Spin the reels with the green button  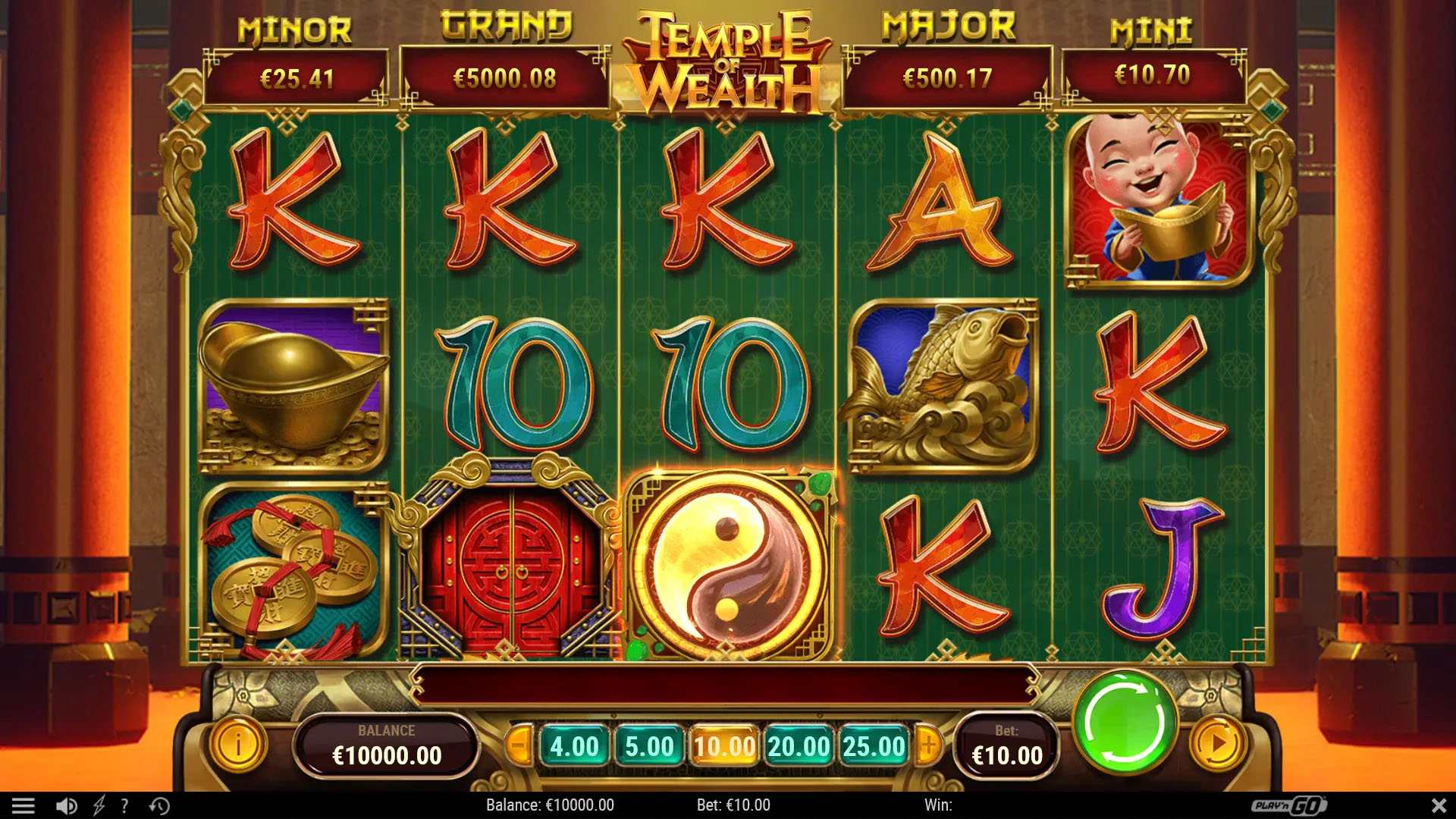tap(1125, 723)
